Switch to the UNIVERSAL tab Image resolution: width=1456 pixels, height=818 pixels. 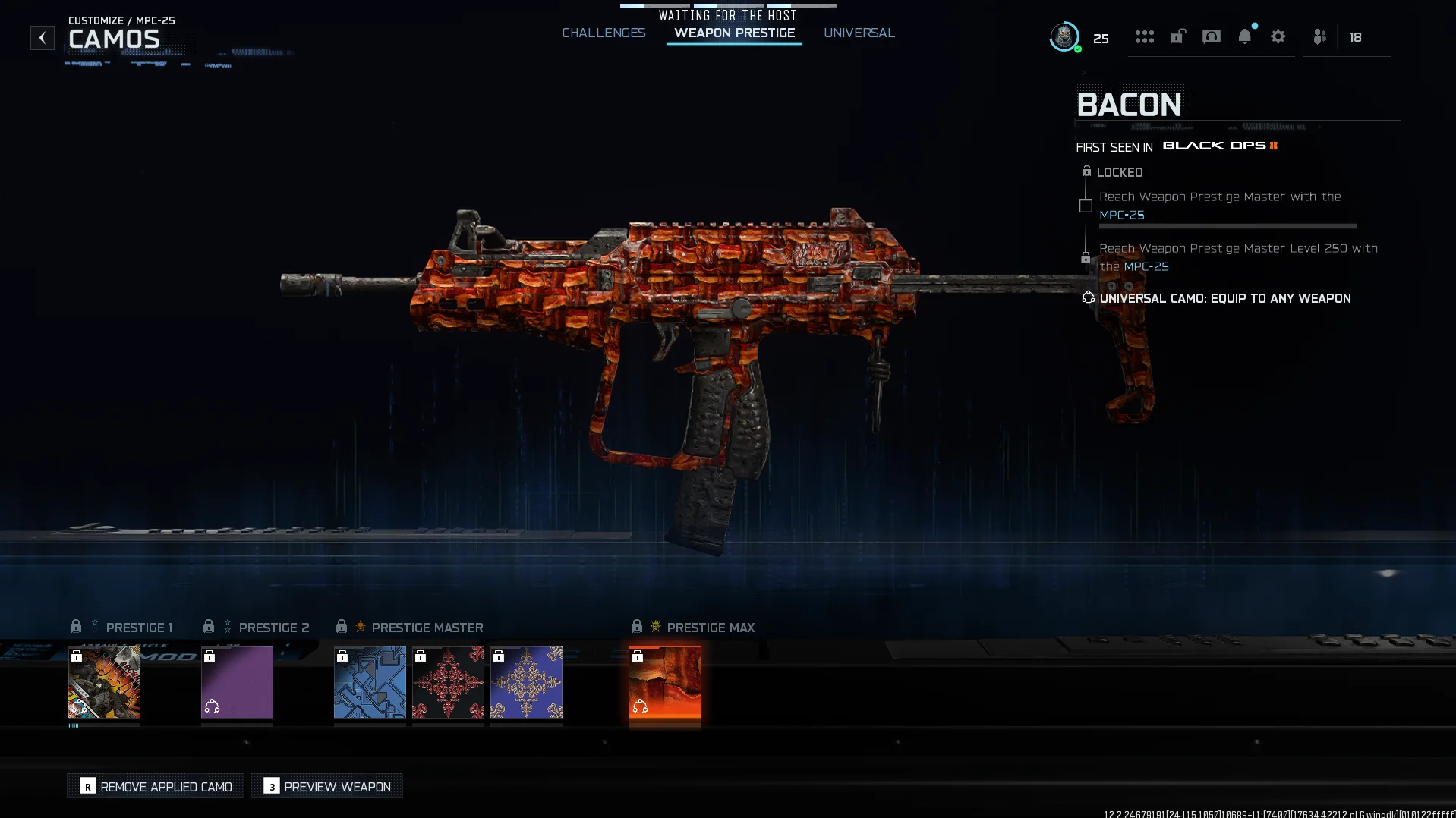859,33
